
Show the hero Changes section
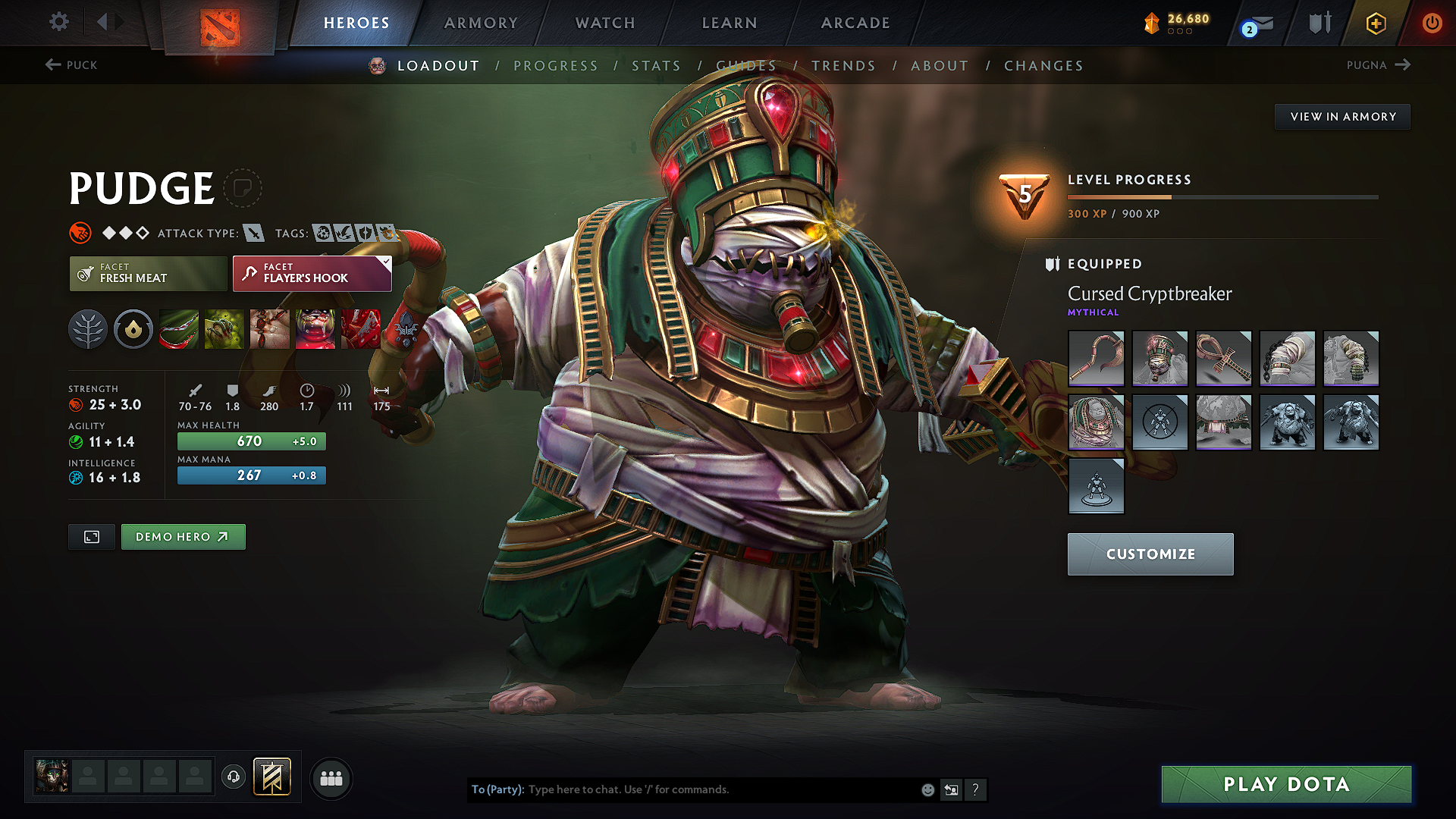pos(1043,66)
